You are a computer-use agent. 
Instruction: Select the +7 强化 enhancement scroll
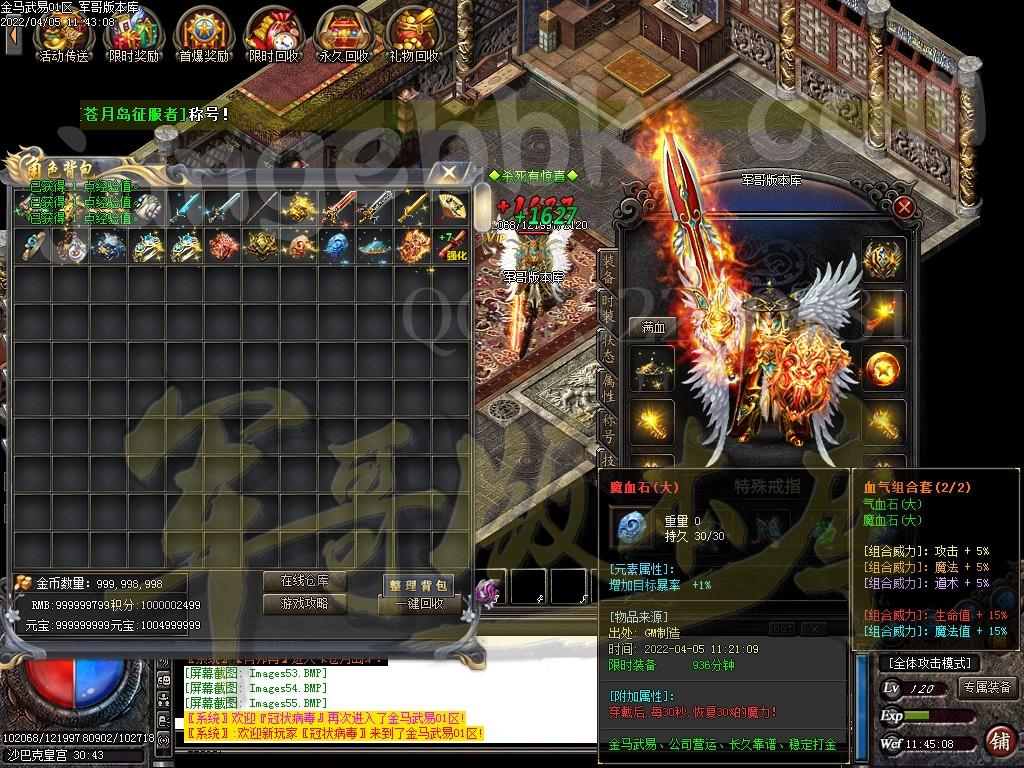coord(450,245)
